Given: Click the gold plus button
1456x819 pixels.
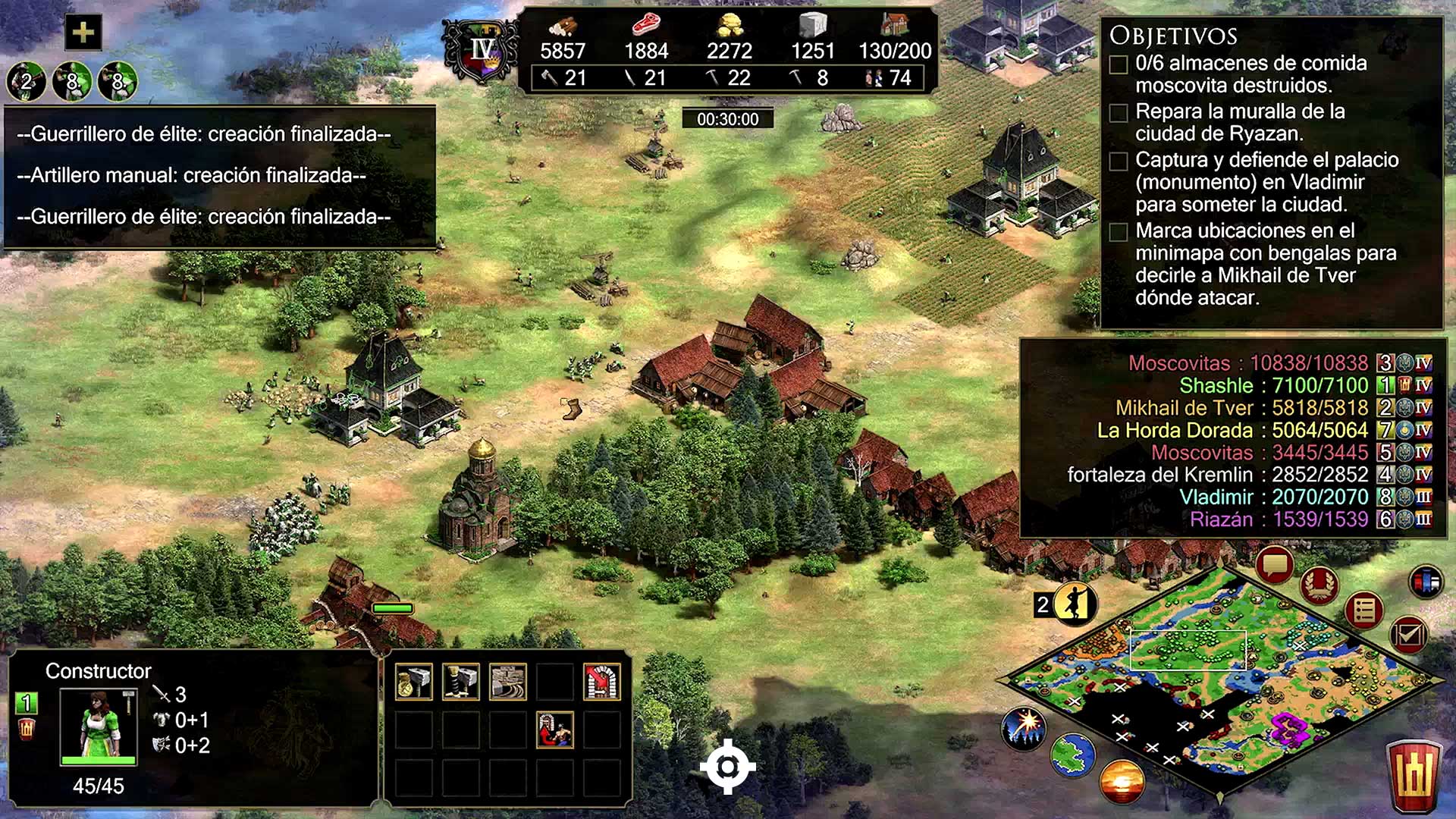Looking at the screenshot, I should pos(83,33).
